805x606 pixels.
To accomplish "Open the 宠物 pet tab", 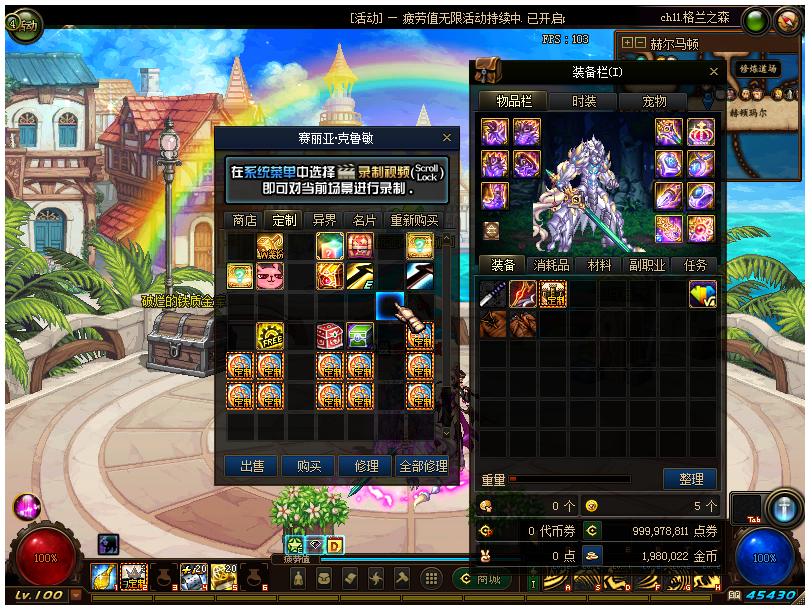I will [654, 101].
